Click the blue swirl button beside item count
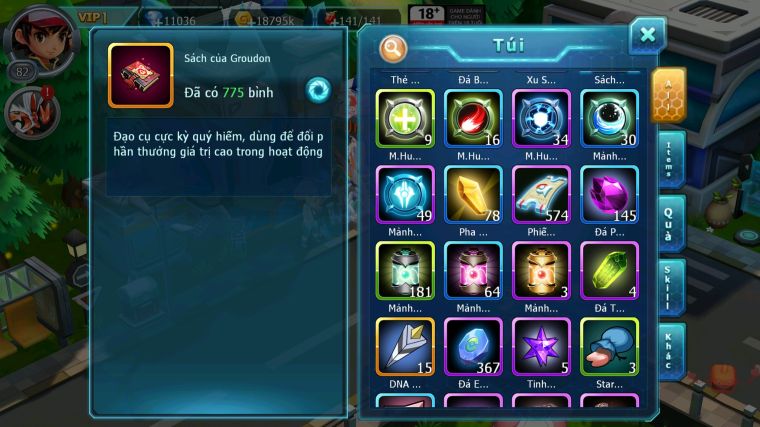This screenshot has height=427, width=760. click(x=318, y=88)
